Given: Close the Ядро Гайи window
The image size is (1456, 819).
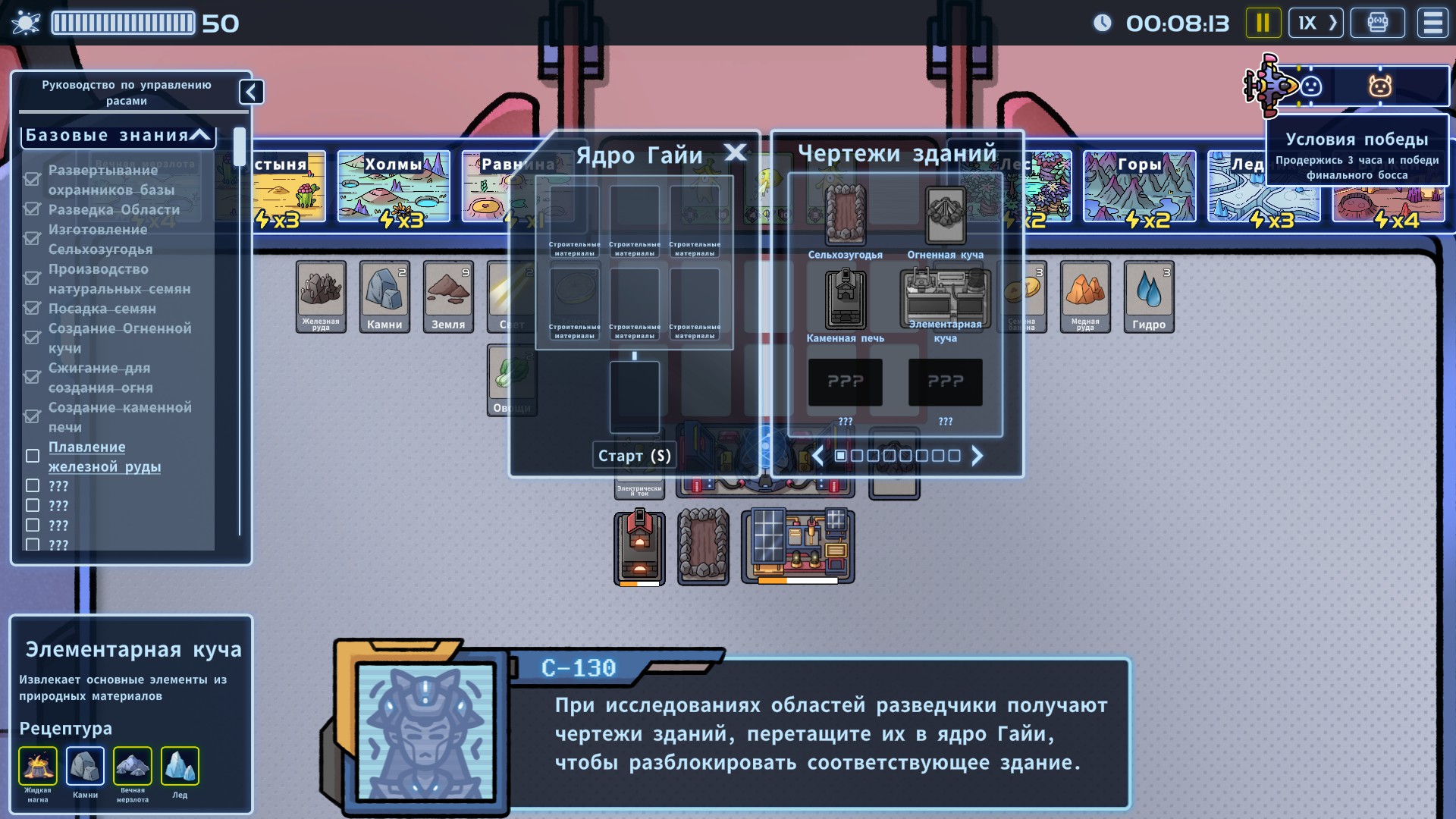Looking at the screenshot, I should coord(735,153).
